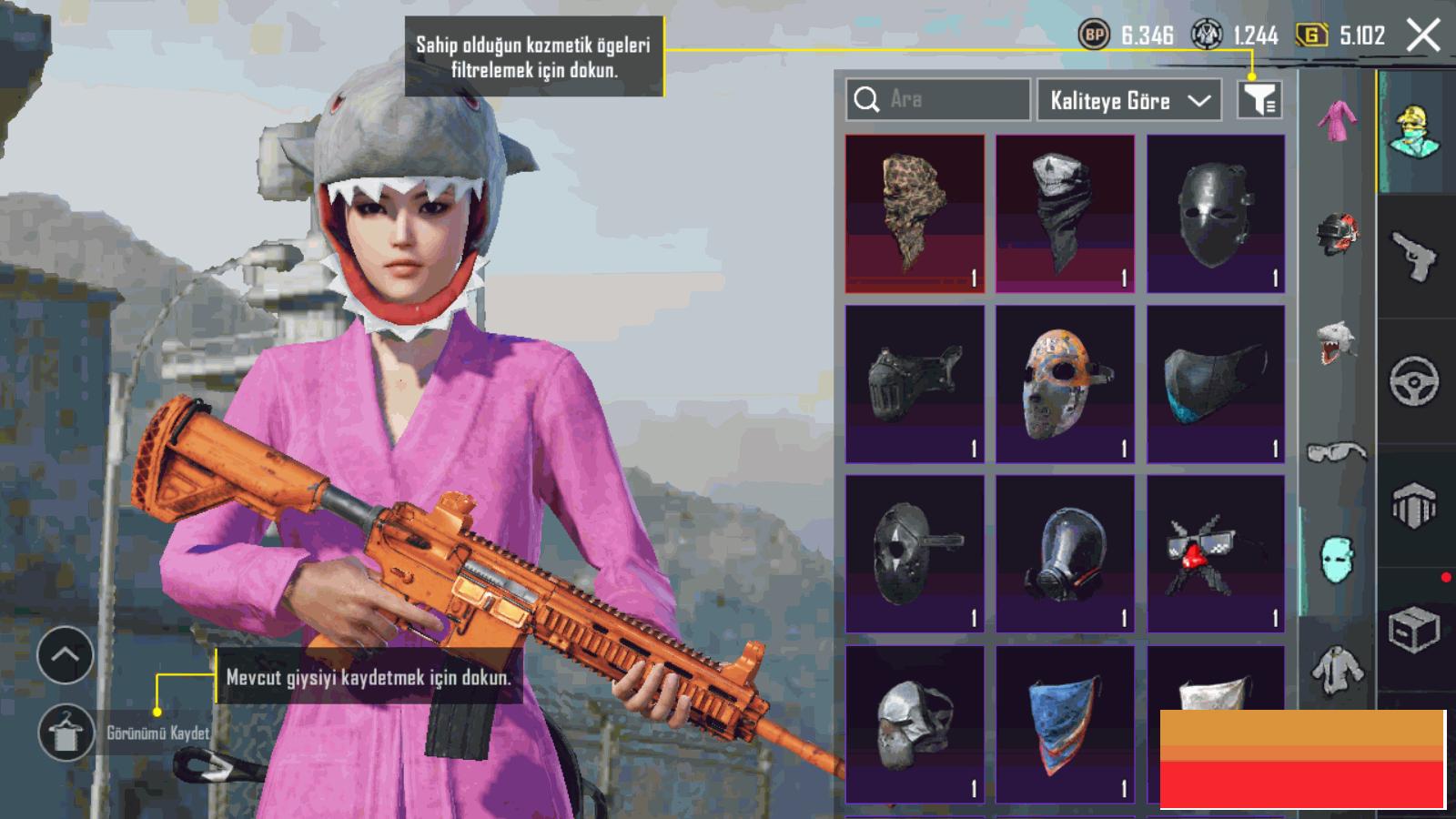Screen dimensions: 1456x819
Task: Open the crate box tab
Action: pos(1414,630)
